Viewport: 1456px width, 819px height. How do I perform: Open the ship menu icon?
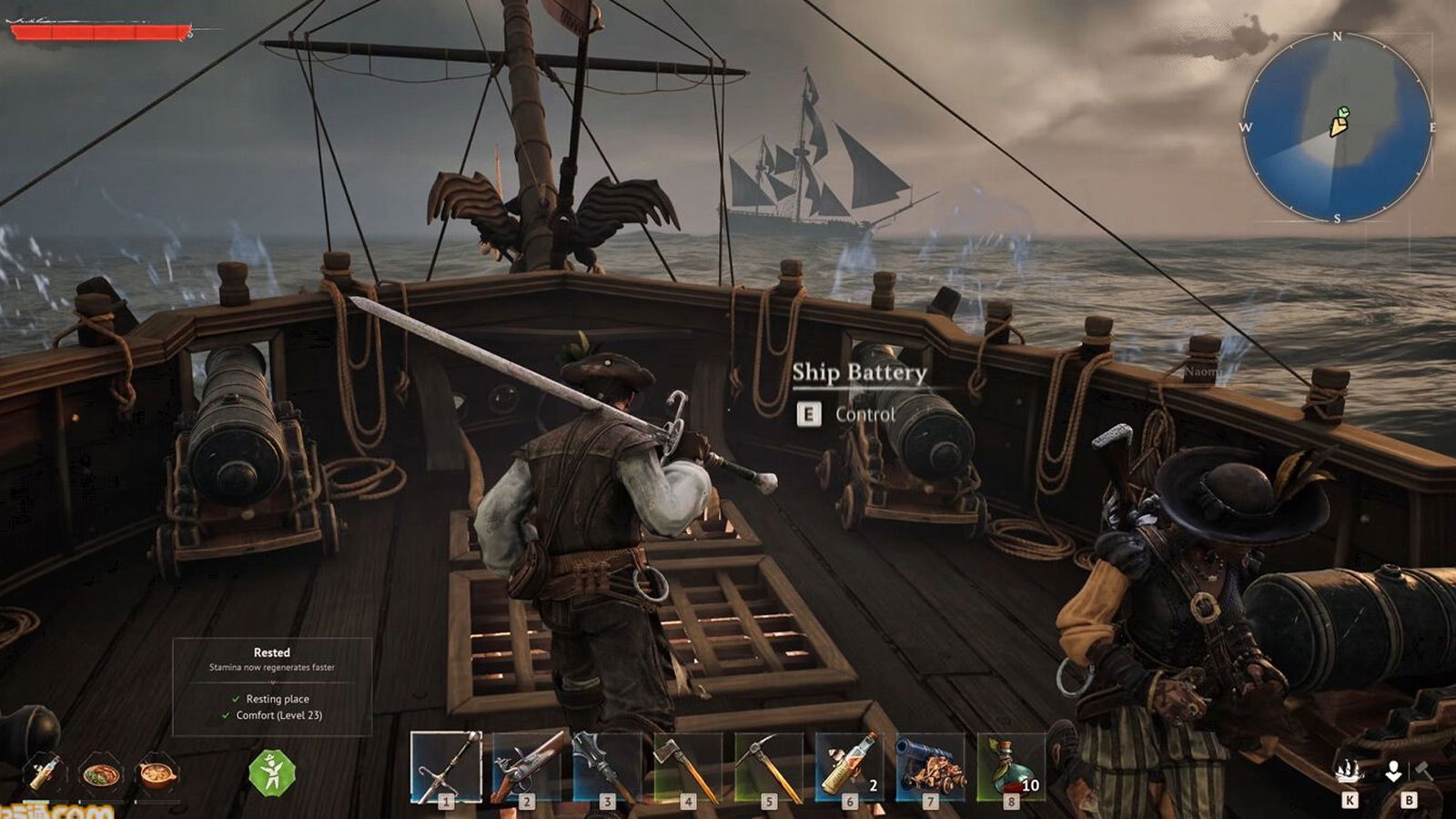pos(1349,773)
